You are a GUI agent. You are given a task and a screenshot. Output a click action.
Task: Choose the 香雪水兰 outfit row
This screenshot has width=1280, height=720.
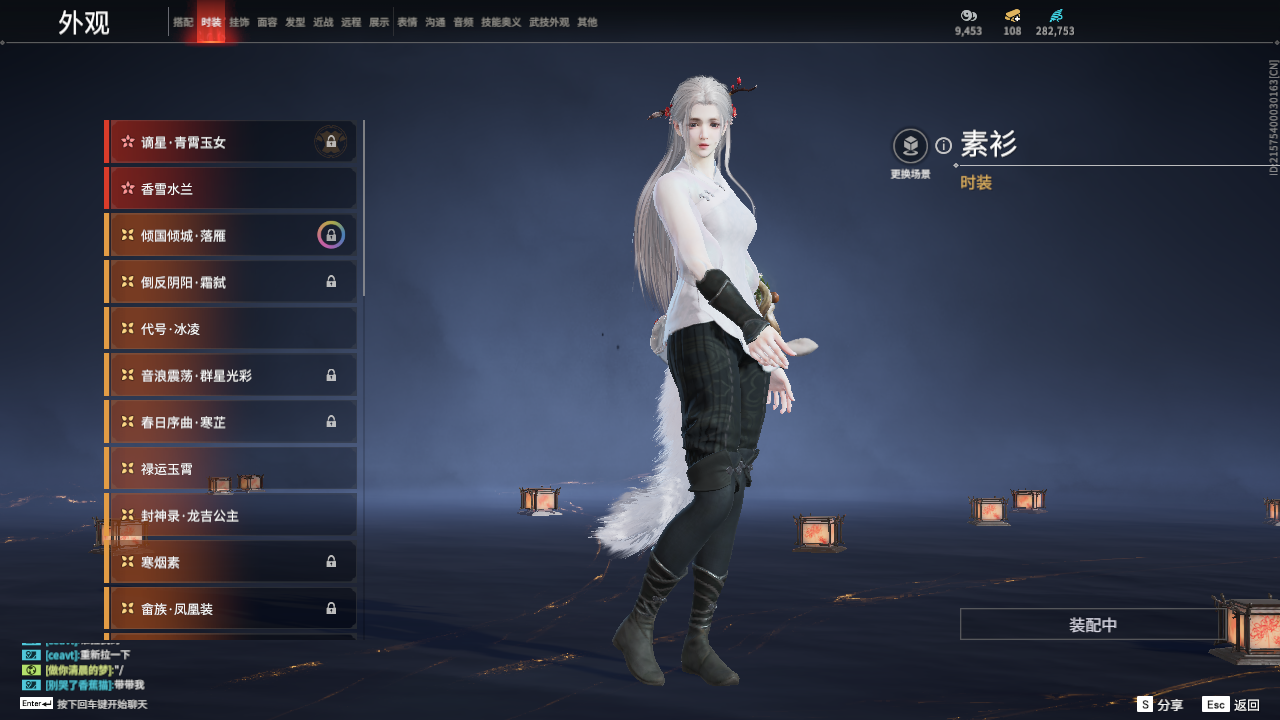coord(231,189)
